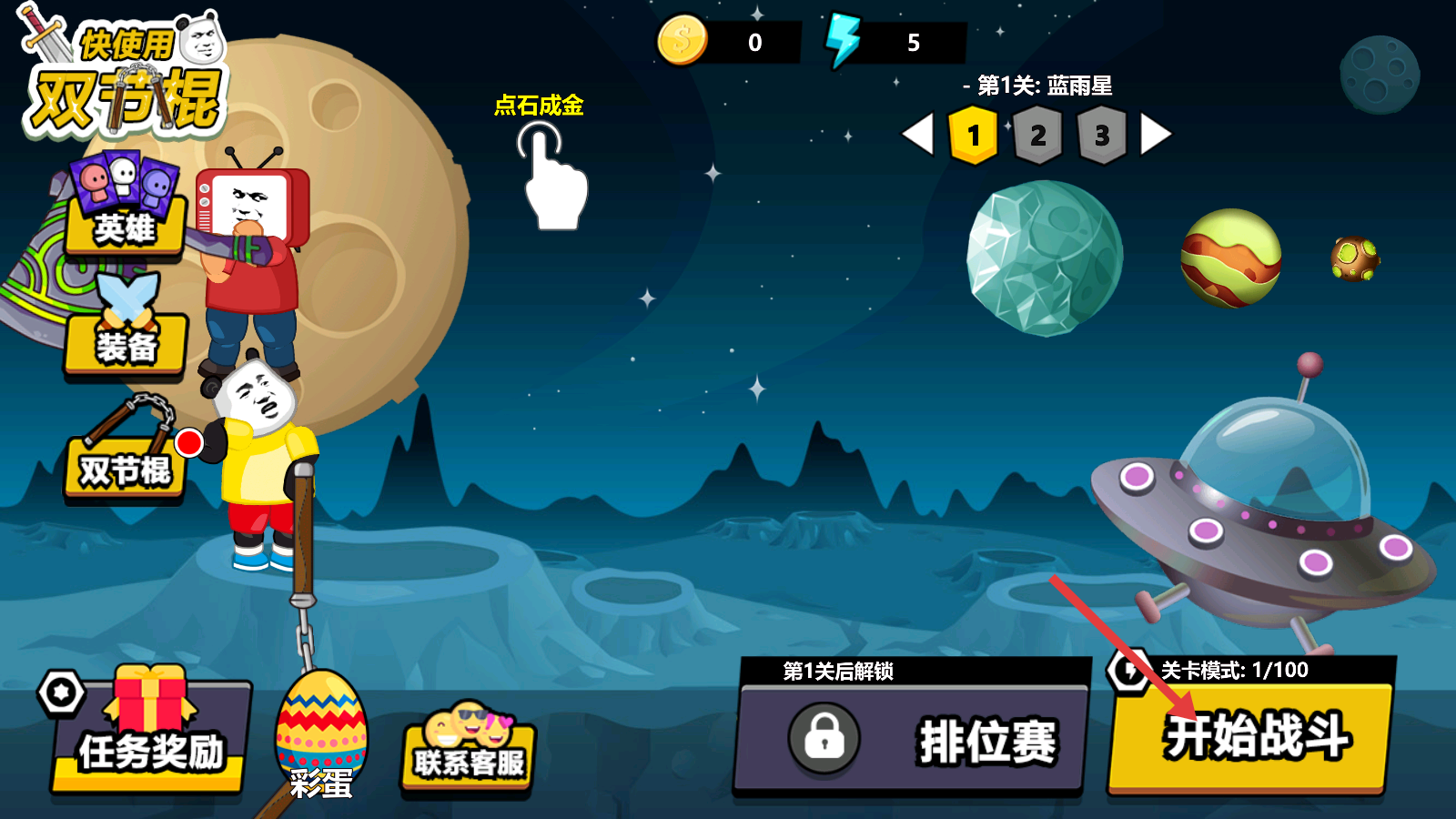This screenshot has height=819, width=1456.
Task: Choose the teal crystal planet
Action: (1045, 258)
